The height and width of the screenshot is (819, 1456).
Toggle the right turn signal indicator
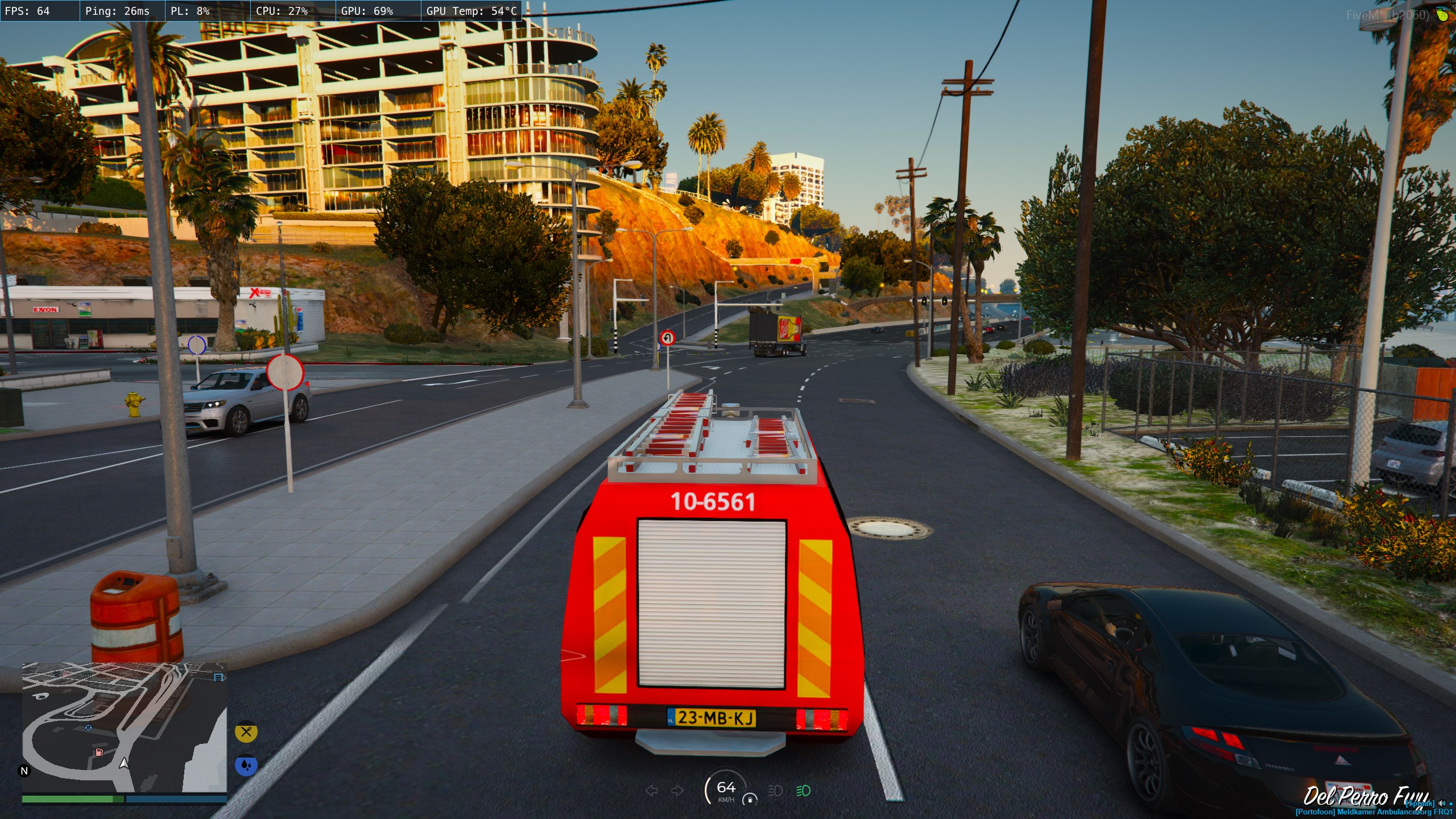(x=677, y=791)
